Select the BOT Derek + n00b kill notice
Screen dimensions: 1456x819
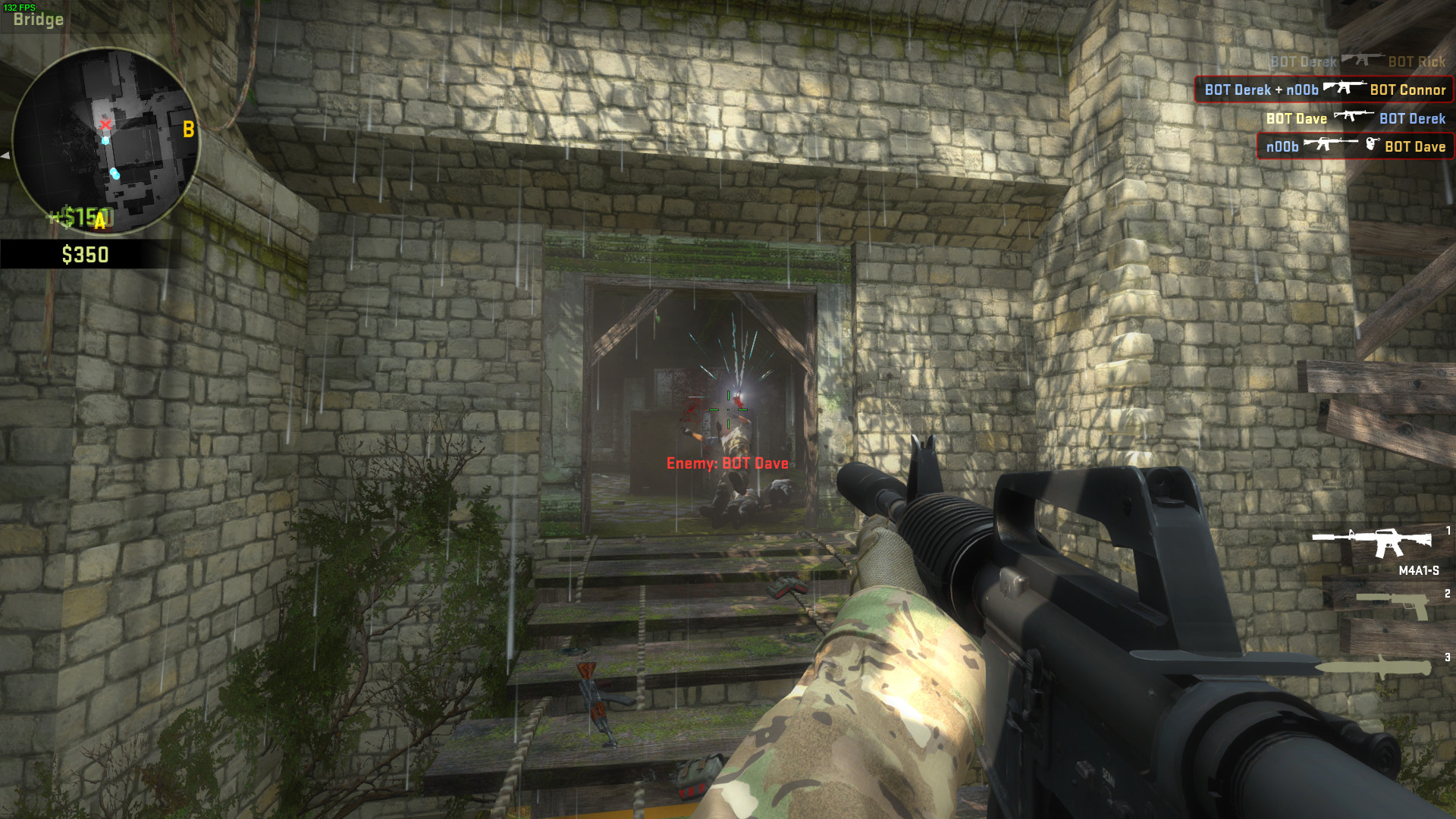(x=1324, y=89)
